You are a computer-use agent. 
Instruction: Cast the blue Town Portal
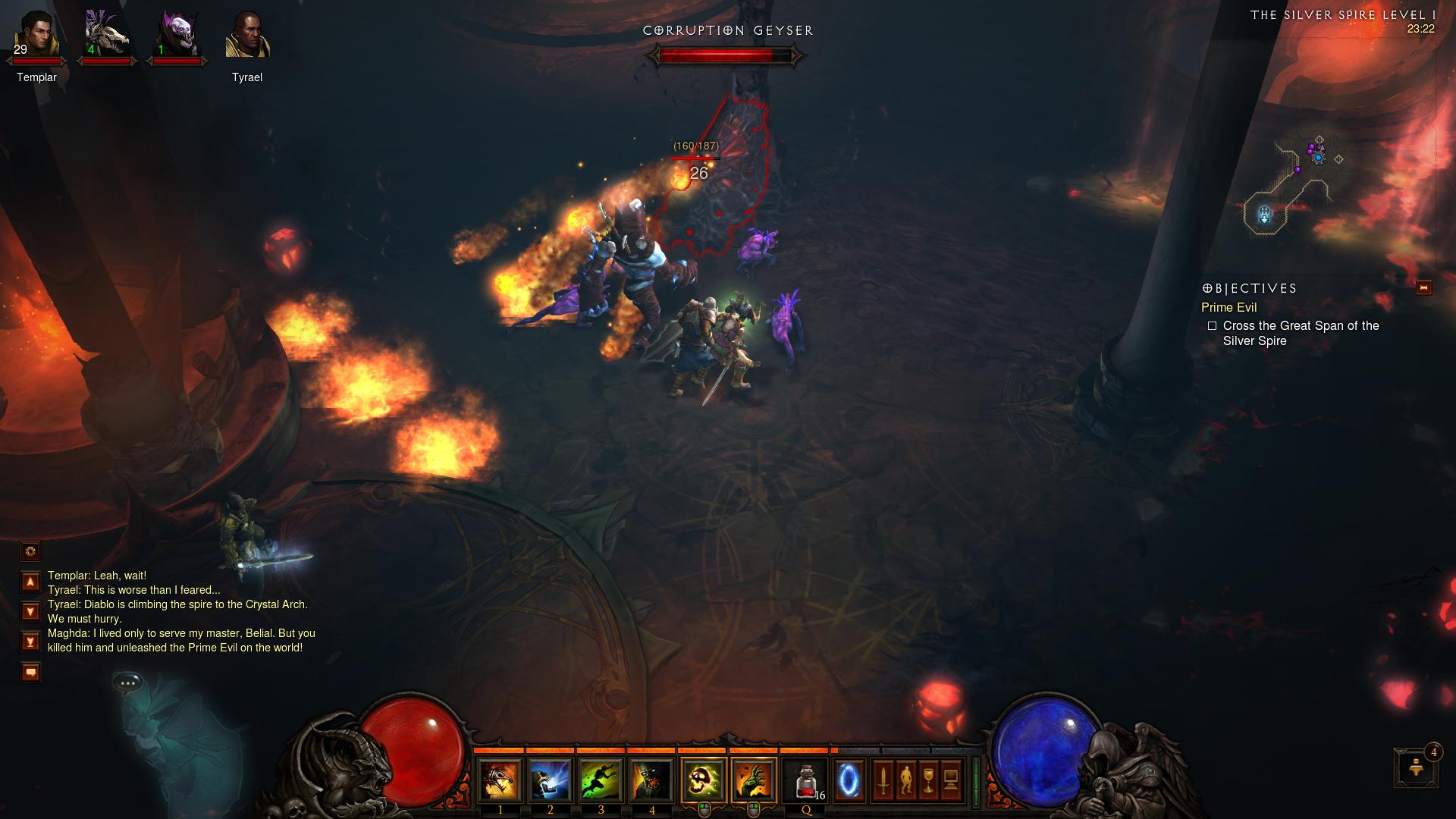[x=849, y=780]
